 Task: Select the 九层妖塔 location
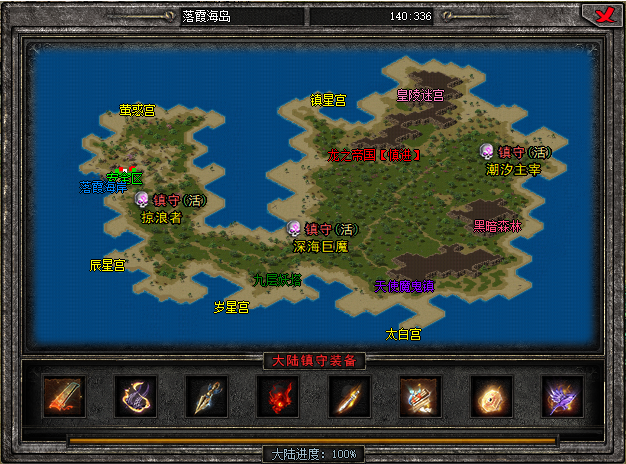(x=277, y=280)
